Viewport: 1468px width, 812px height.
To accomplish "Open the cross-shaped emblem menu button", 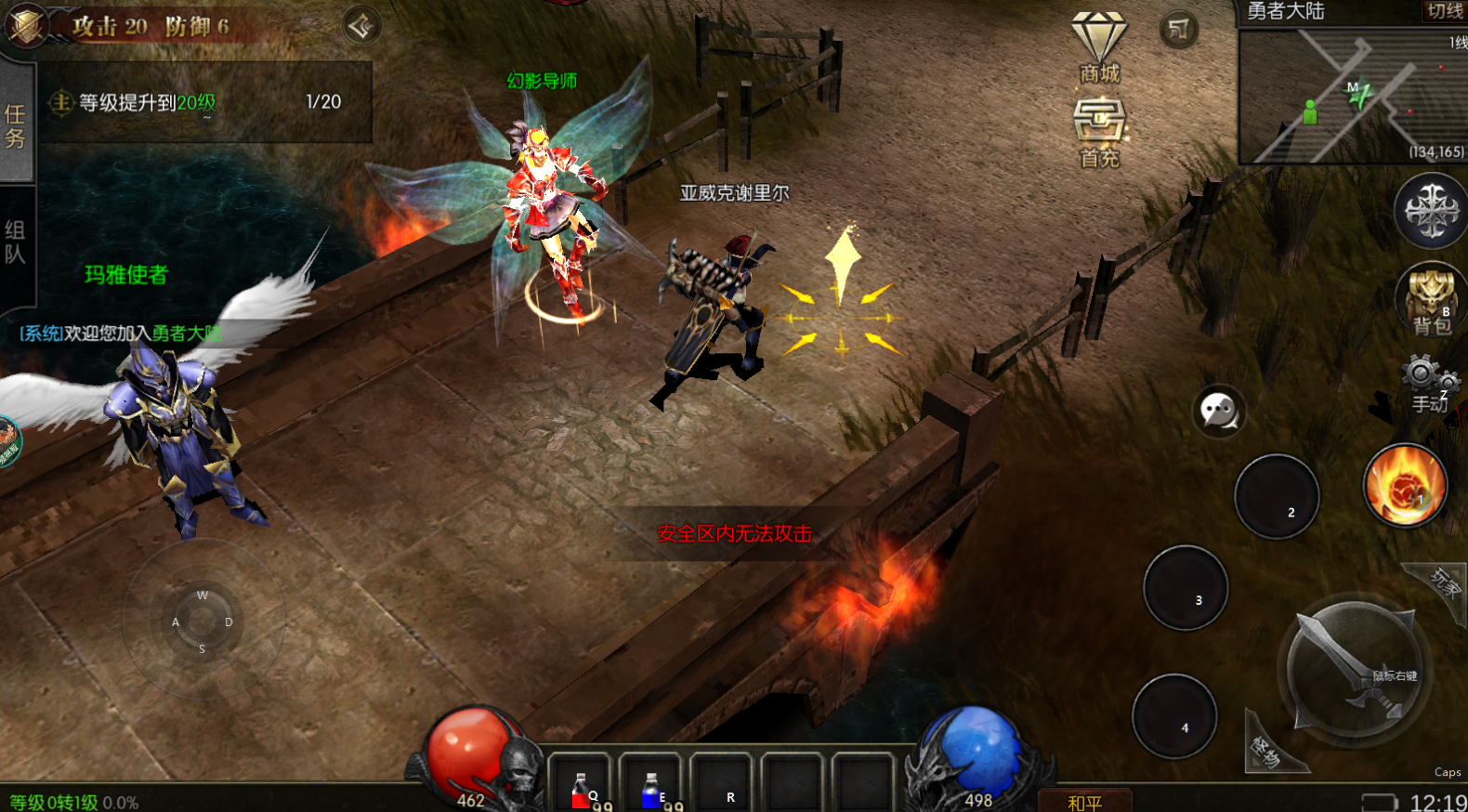I will click(x=1431, y=211).
